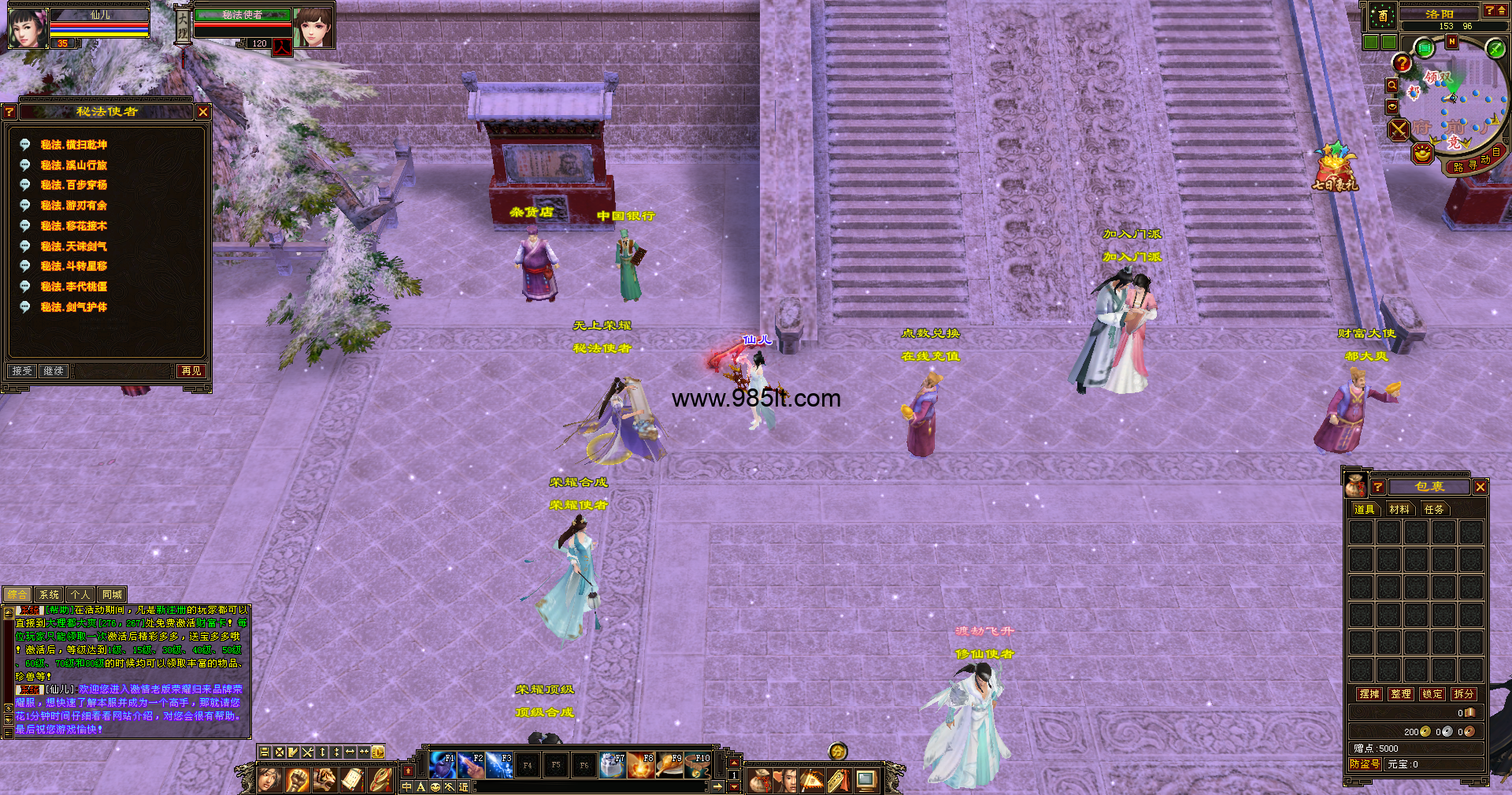Click the 防盗号 anti-theft button
The height and width of the screenshot is (795, 1512).
[1365, 764]
